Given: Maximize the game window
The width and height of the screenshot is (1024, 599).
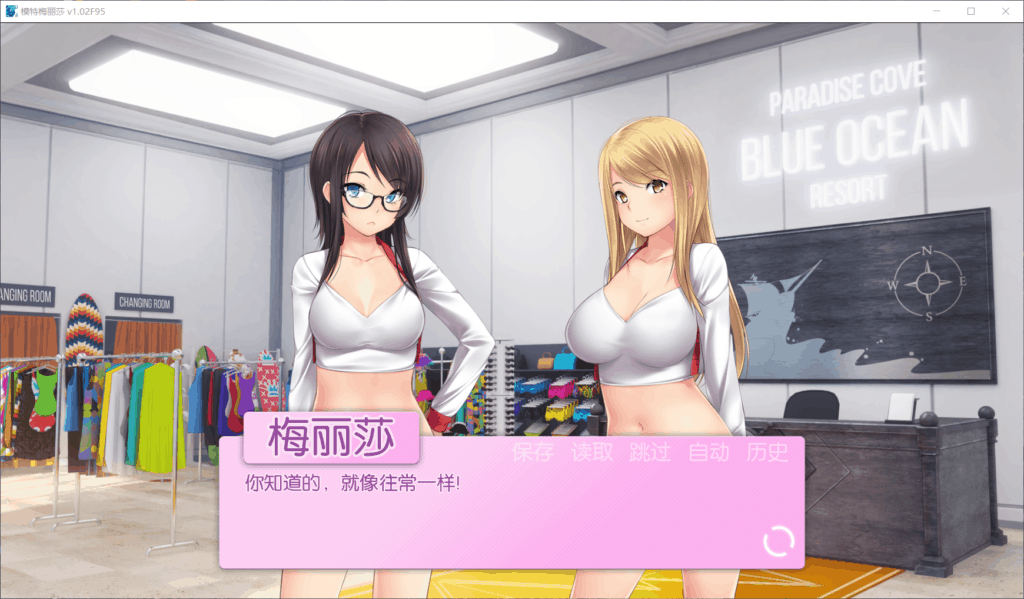Looking at the screenshot, I should click(x=970, y=11).
